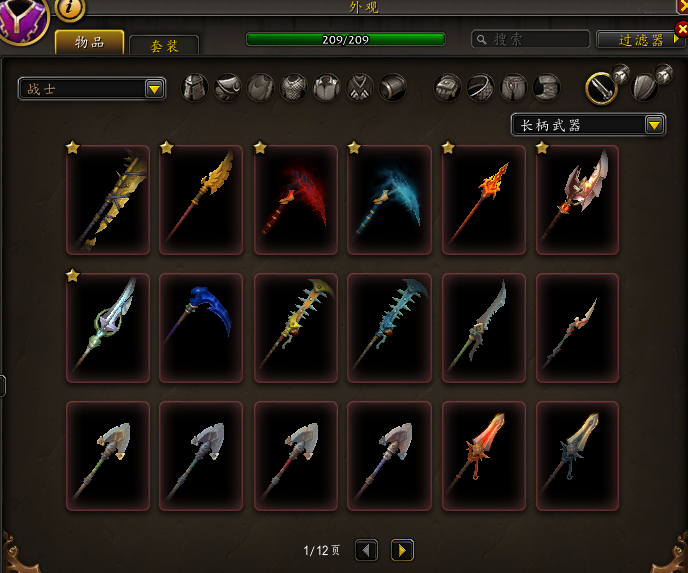Select the hands slot glove icon
Viewport: 688px width, 573px height.
tap(447, 88)
